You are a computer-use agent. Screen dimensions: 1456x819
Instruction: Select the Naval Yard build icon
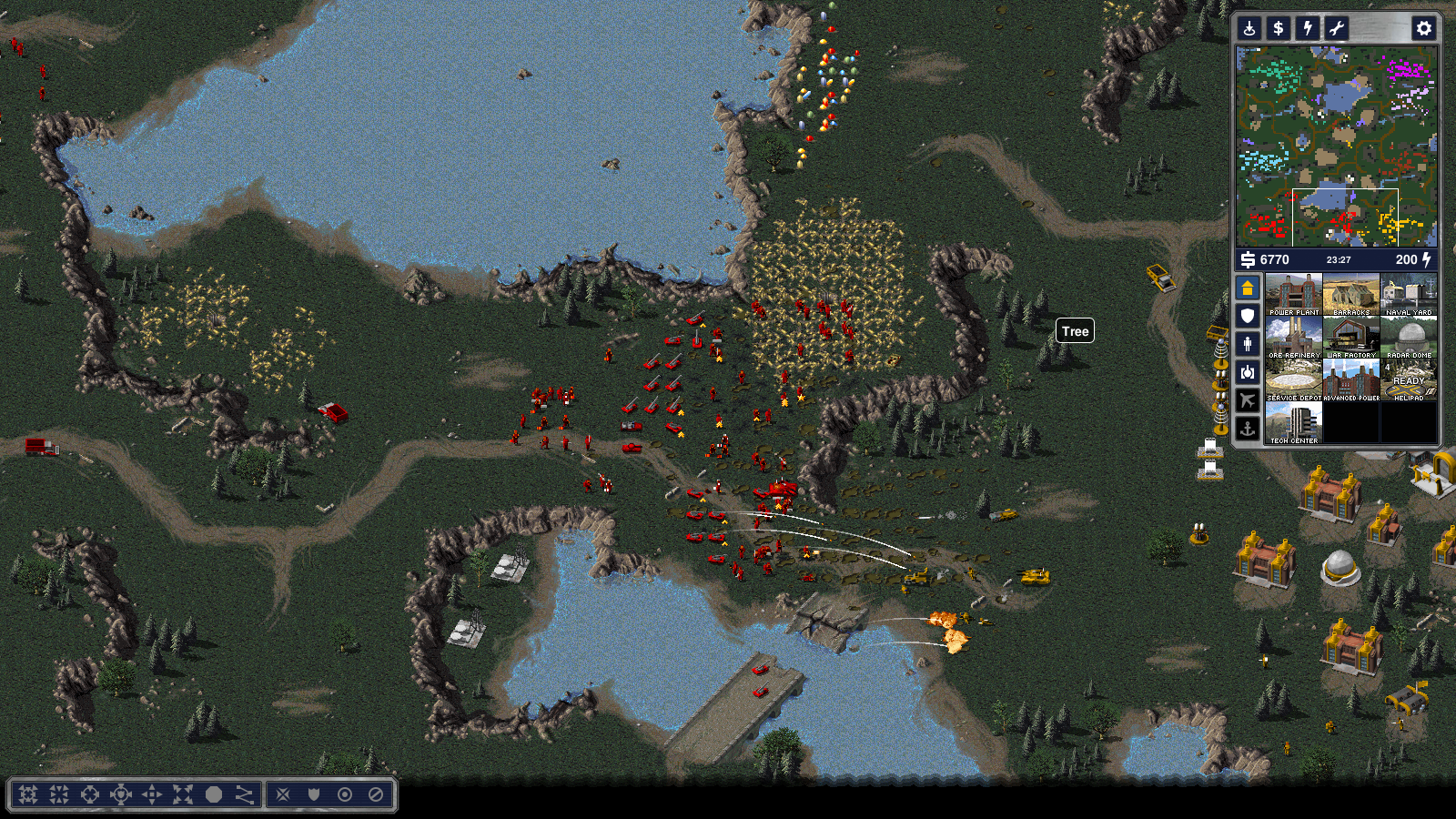(x=1409, y=294)
